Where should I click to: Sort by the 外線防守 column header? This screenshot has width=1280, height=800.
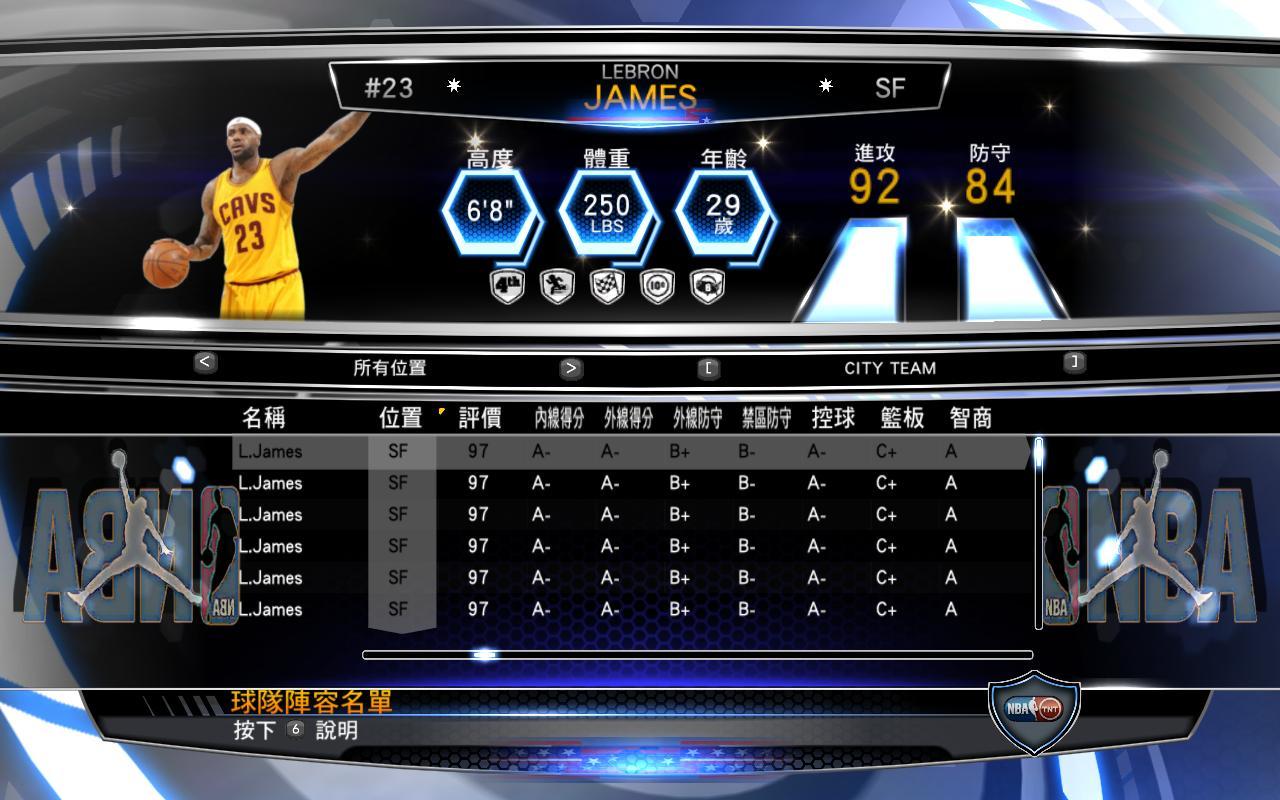pos(697,418)
